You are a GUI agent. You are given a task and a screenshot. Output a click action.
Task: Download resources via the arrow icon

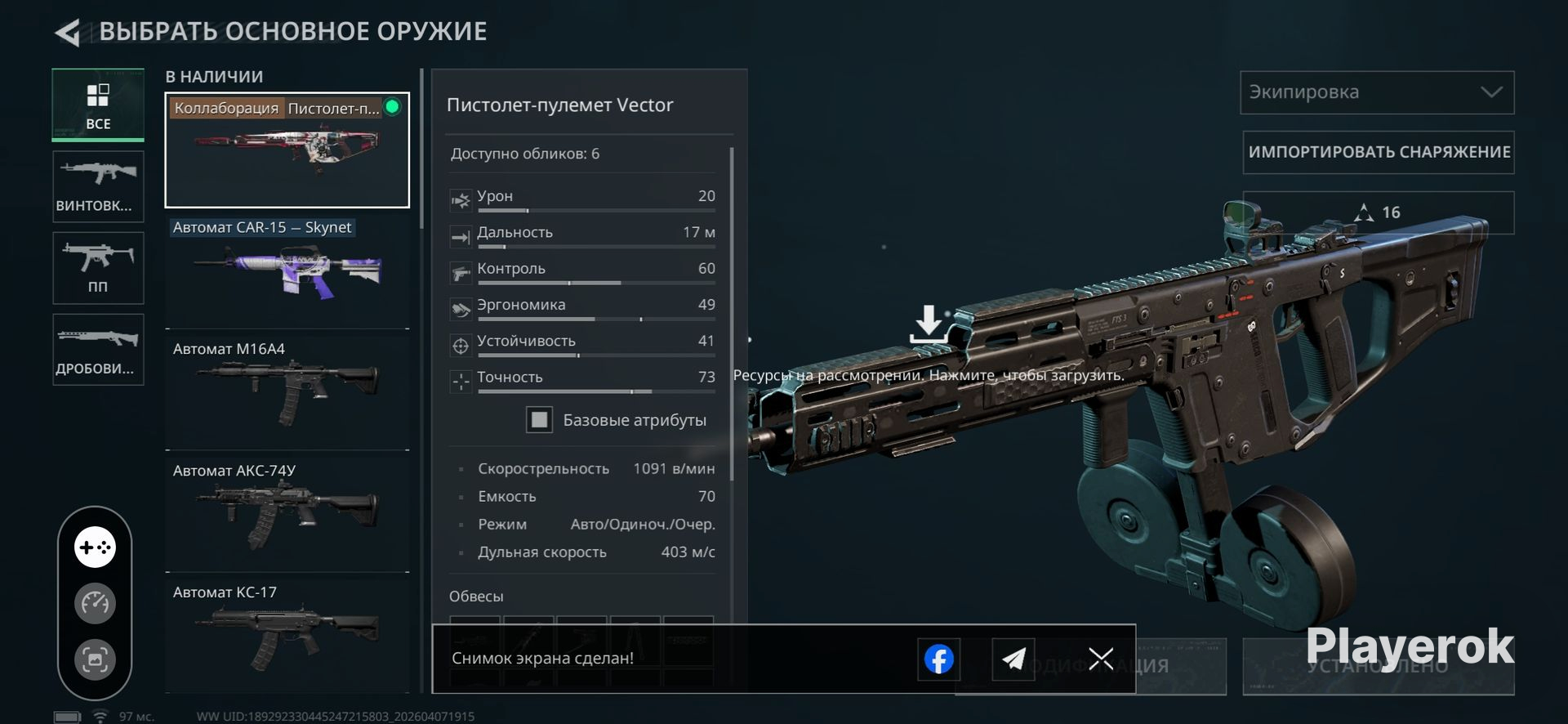[x=929, y=324]
